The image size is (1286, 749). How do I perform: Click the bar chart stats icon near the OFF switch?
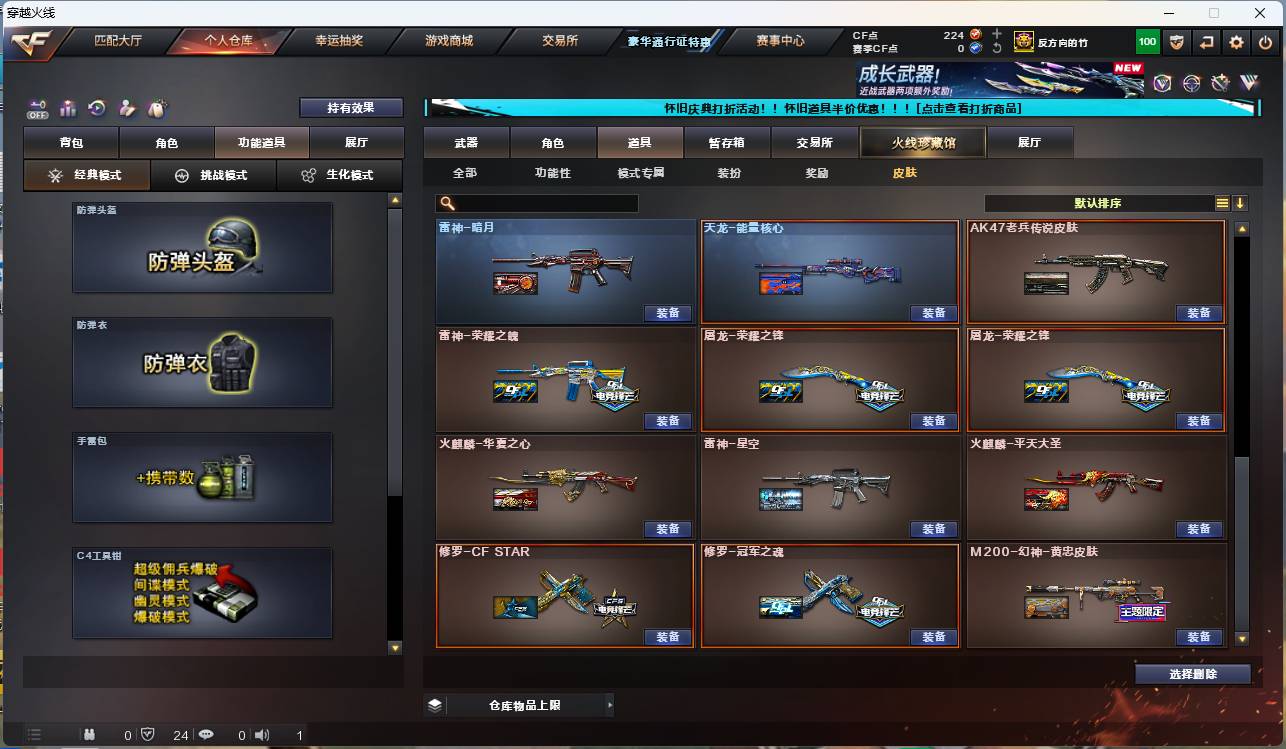click(66, 109)
